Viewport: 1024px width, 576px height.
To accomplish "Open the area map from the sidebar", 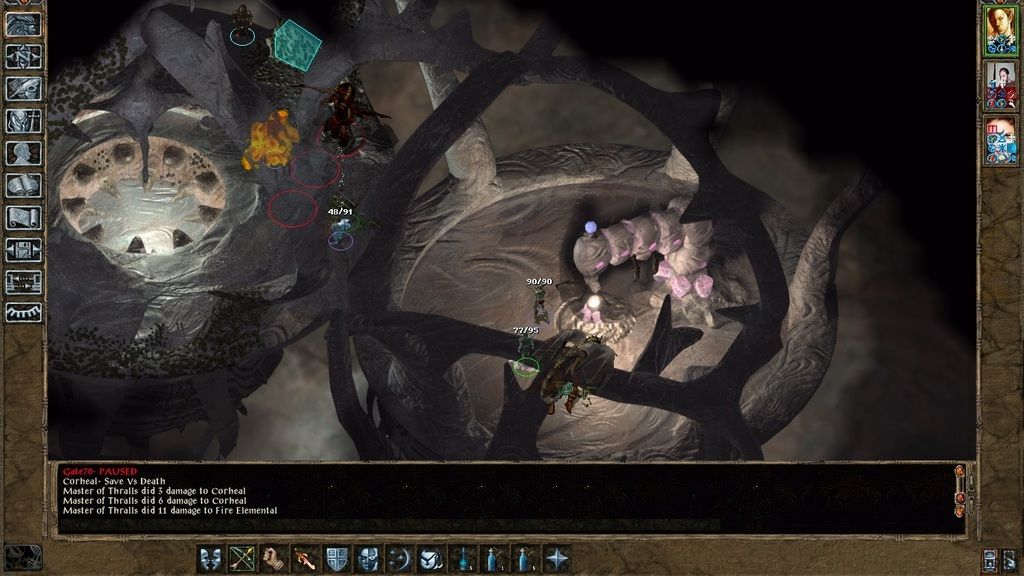I will [23, 57].
